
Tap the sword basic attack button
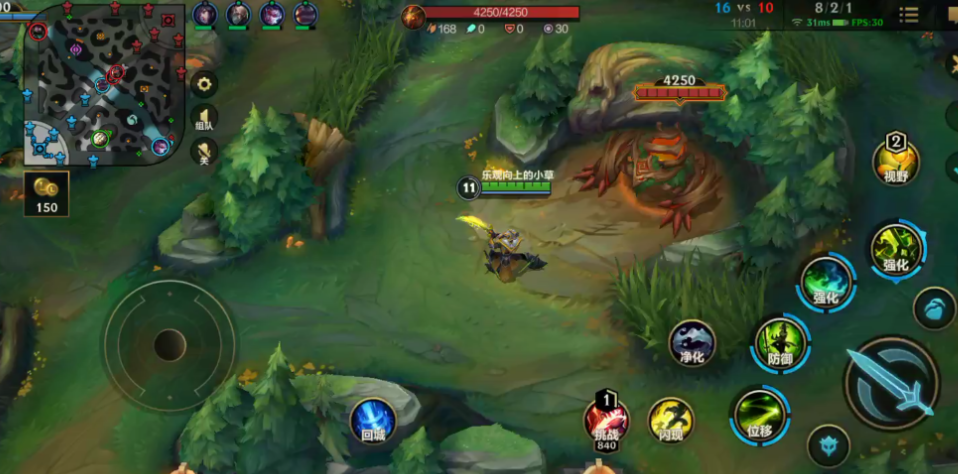click(891, 382)
